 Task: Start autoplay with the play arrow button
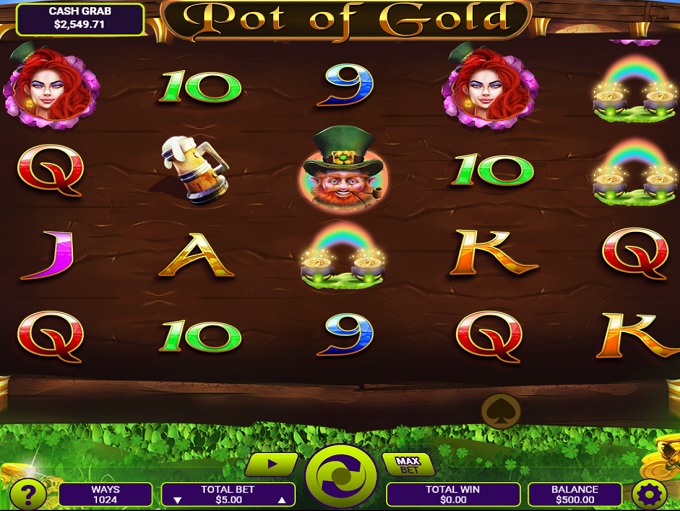[x=272, y=464]
